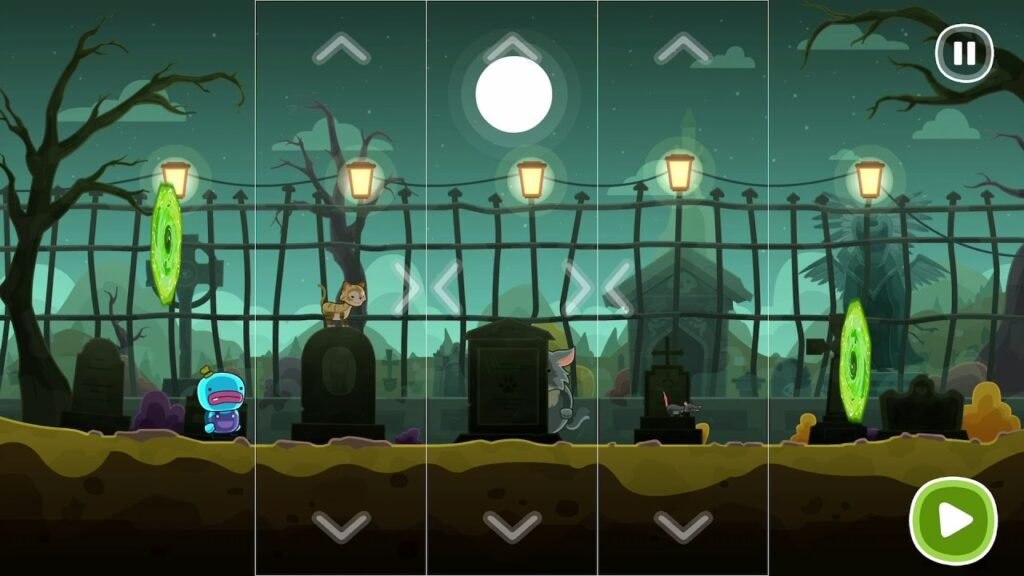Viewport: 1024px width, 576px height.
Task: Click the down arrow on the cat panel
Action: pyautogui.click(x=341, y=525)
